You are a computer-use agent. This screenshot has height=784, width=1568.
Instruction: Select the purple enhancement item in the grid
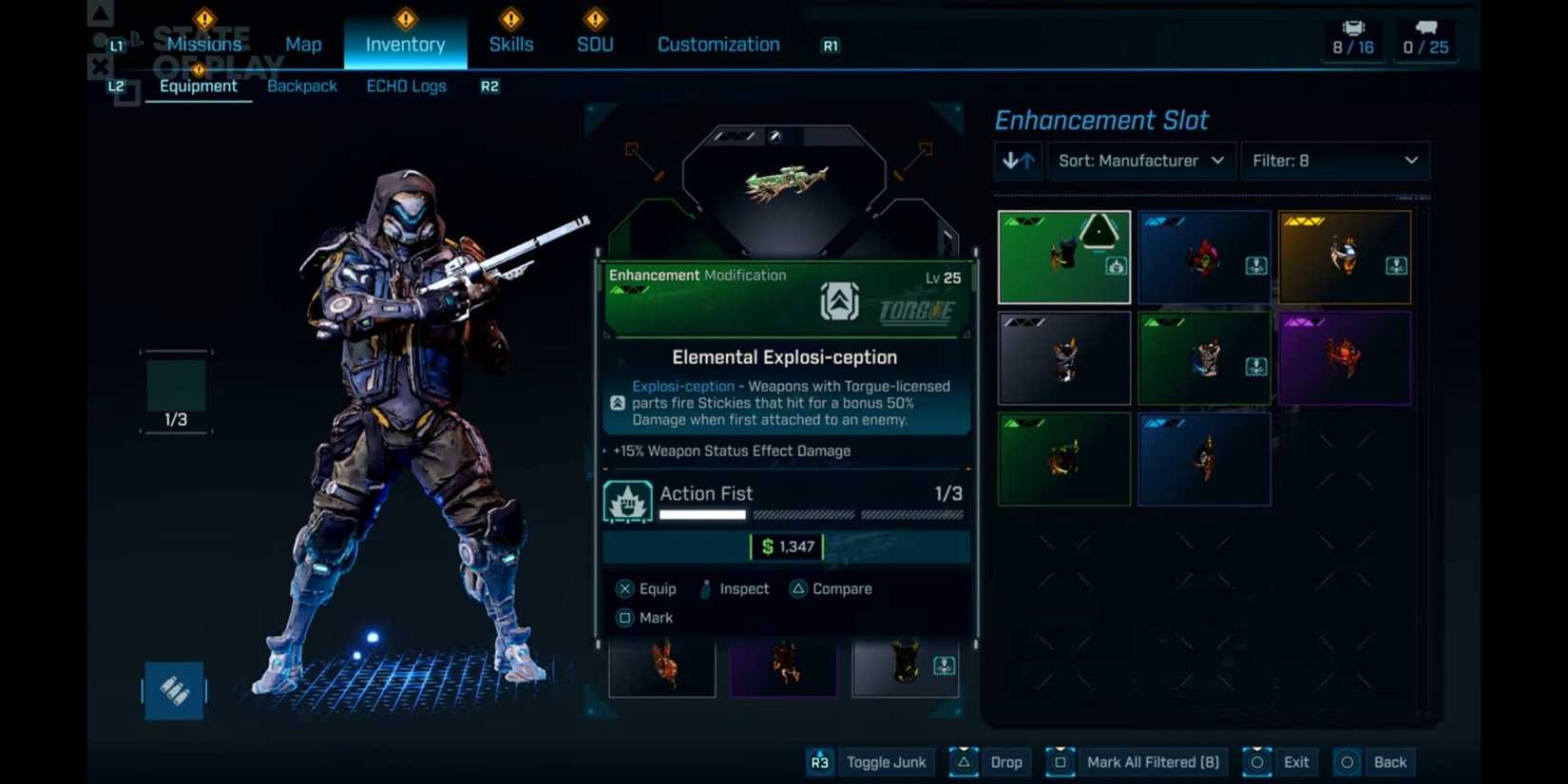pos(1344,358)
